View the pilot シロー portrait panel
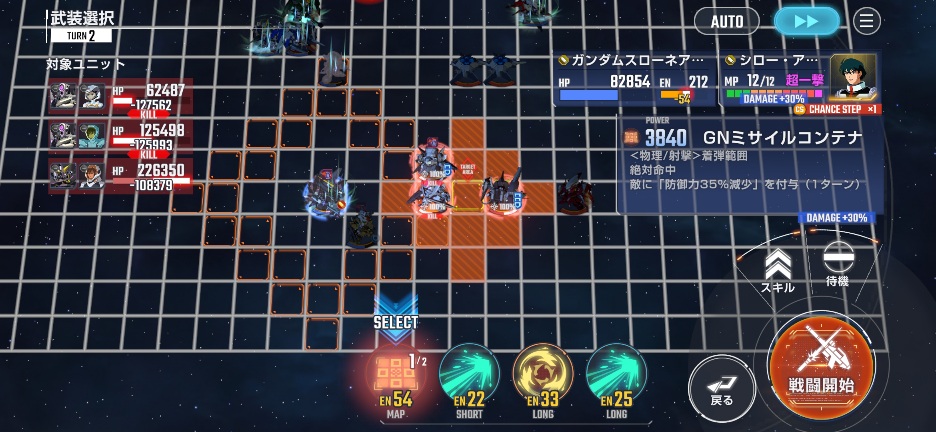This screenshot has width=936, height=432. click(852, 77)
